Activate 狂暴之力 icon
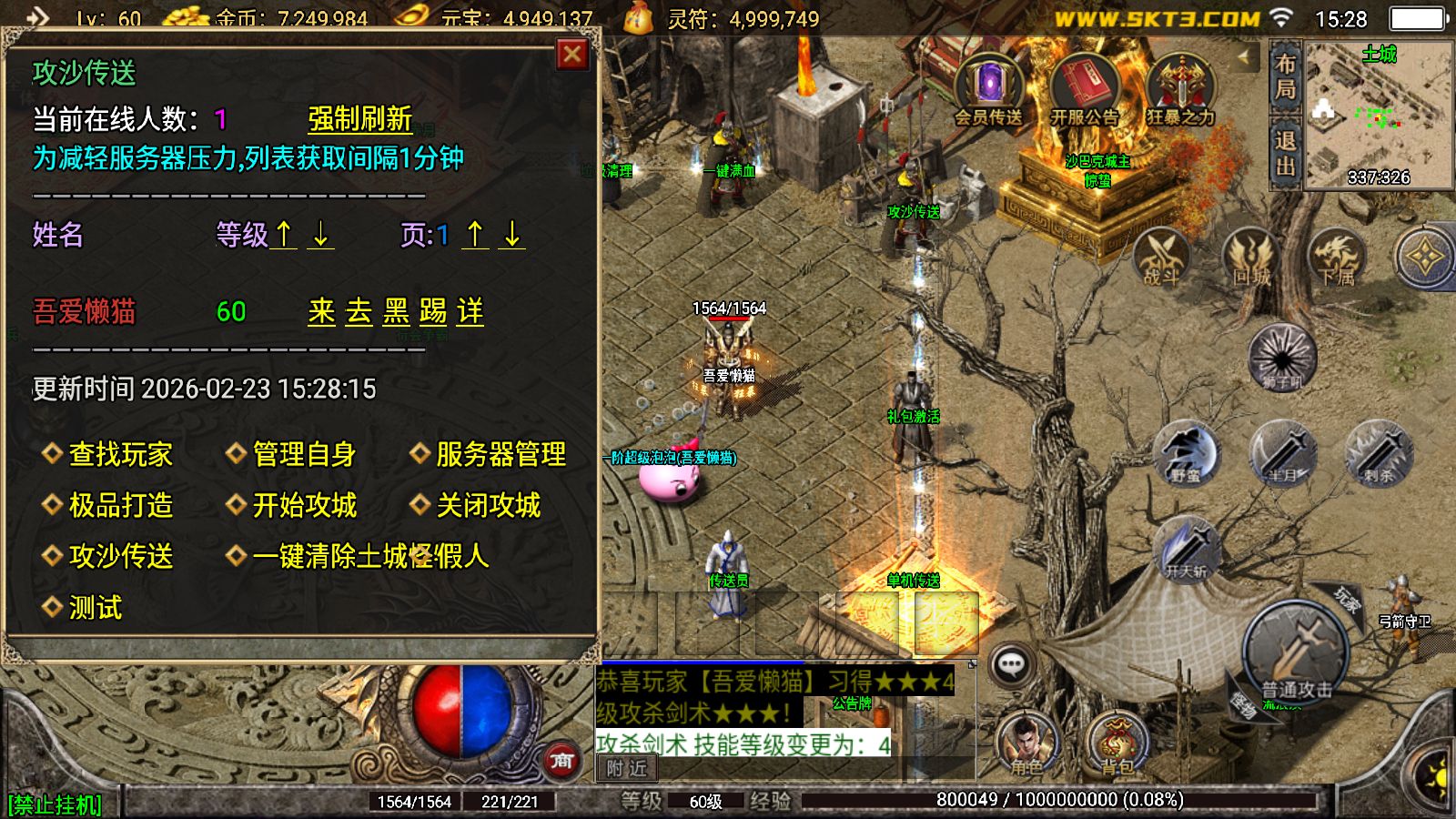This screenshot has width=1456, height=819. coord(1180,90)
